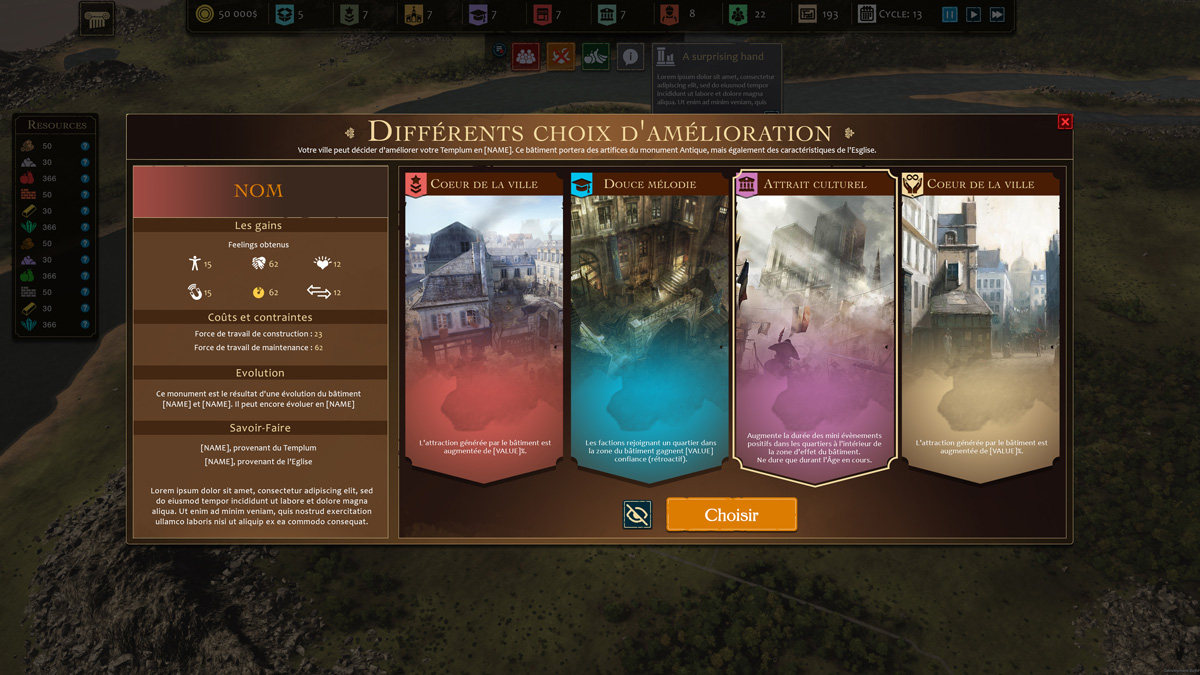Click the red people group icon

click(526, 57)
